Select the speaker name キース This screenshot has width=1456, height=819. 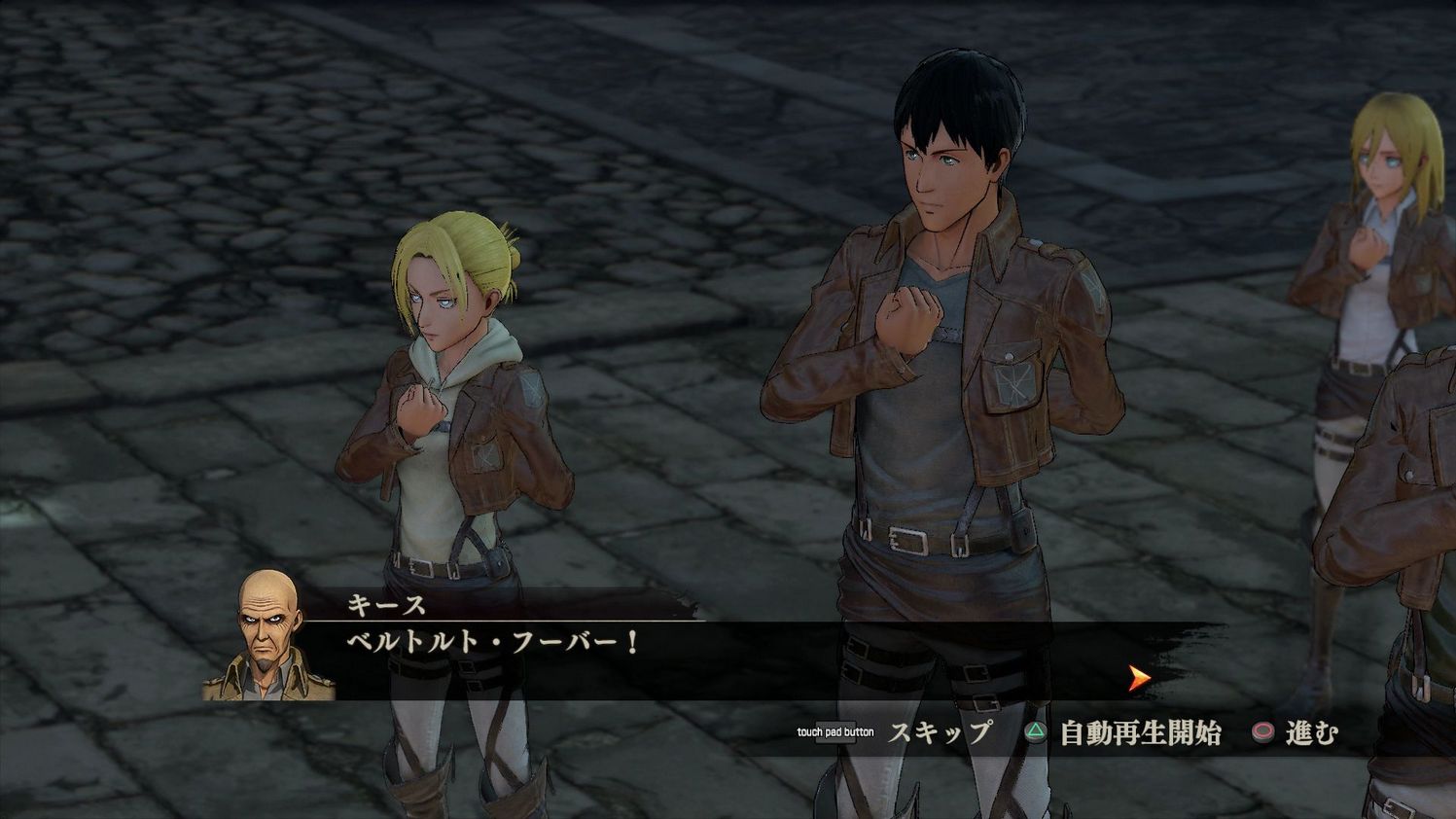pos(387,603)
